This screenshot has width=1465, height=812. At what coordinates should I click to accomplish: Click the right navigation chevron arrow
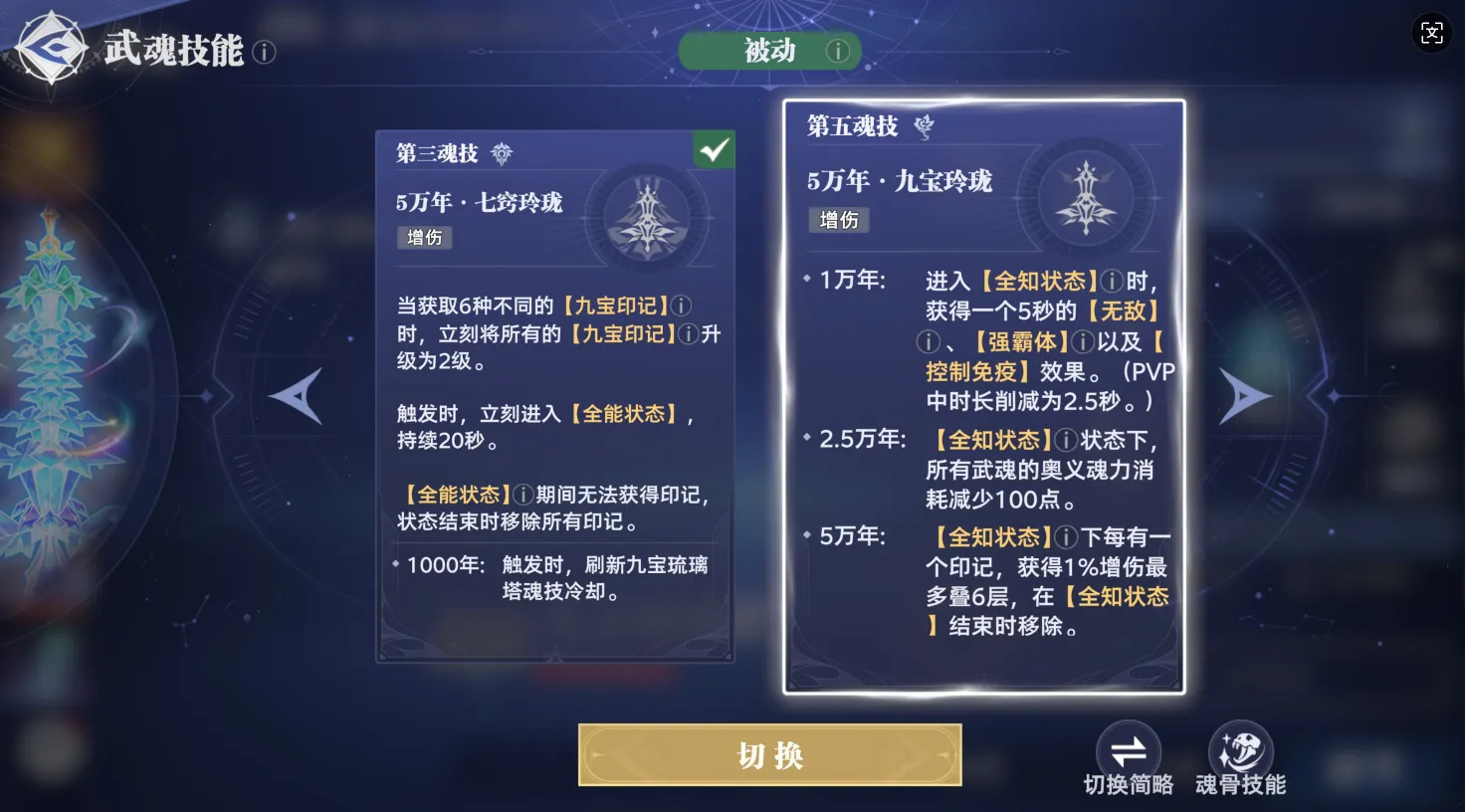(1245, 397)
